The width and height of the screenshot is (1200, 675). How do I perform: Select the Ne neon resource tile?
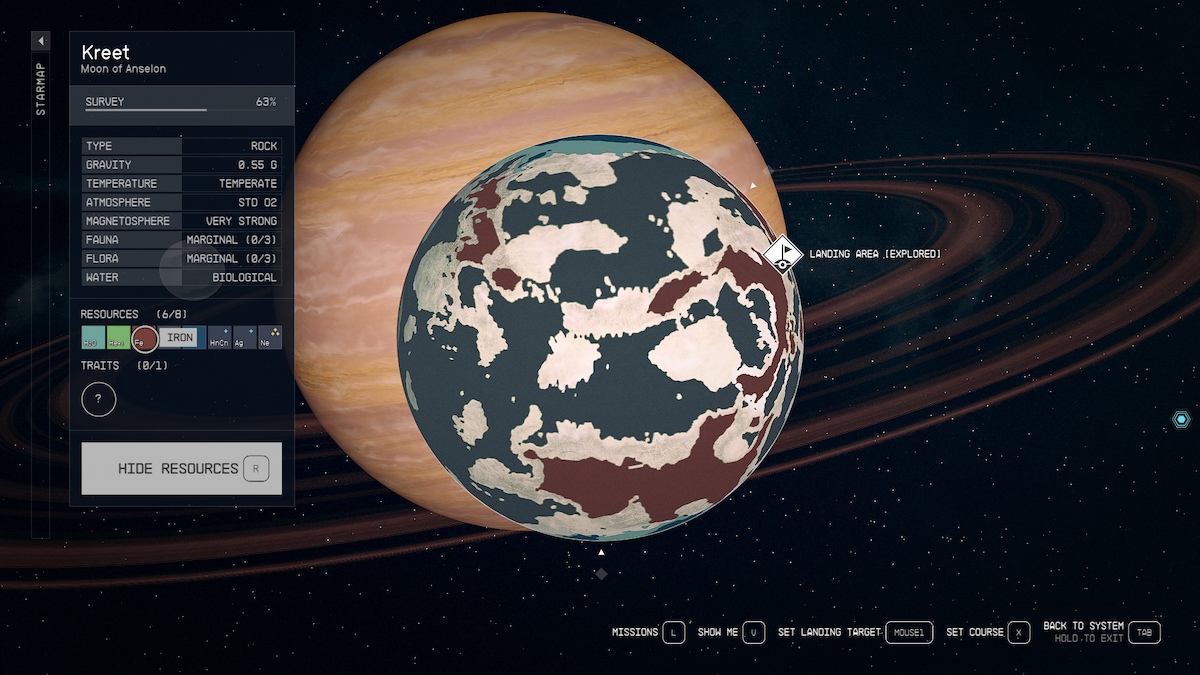click(x=270, y=338)
